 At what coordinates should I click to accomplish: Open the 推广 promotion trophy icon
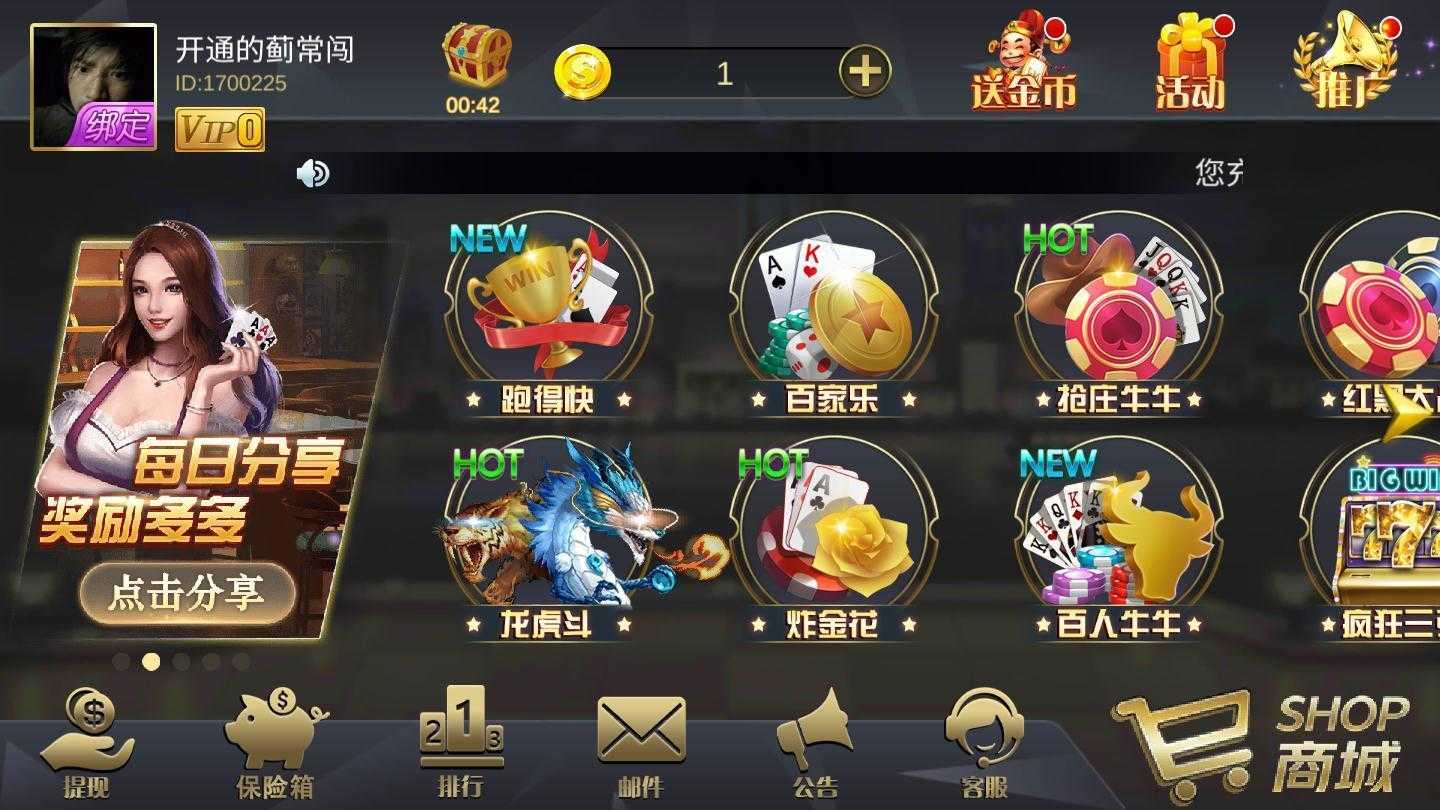(1345, 60)
